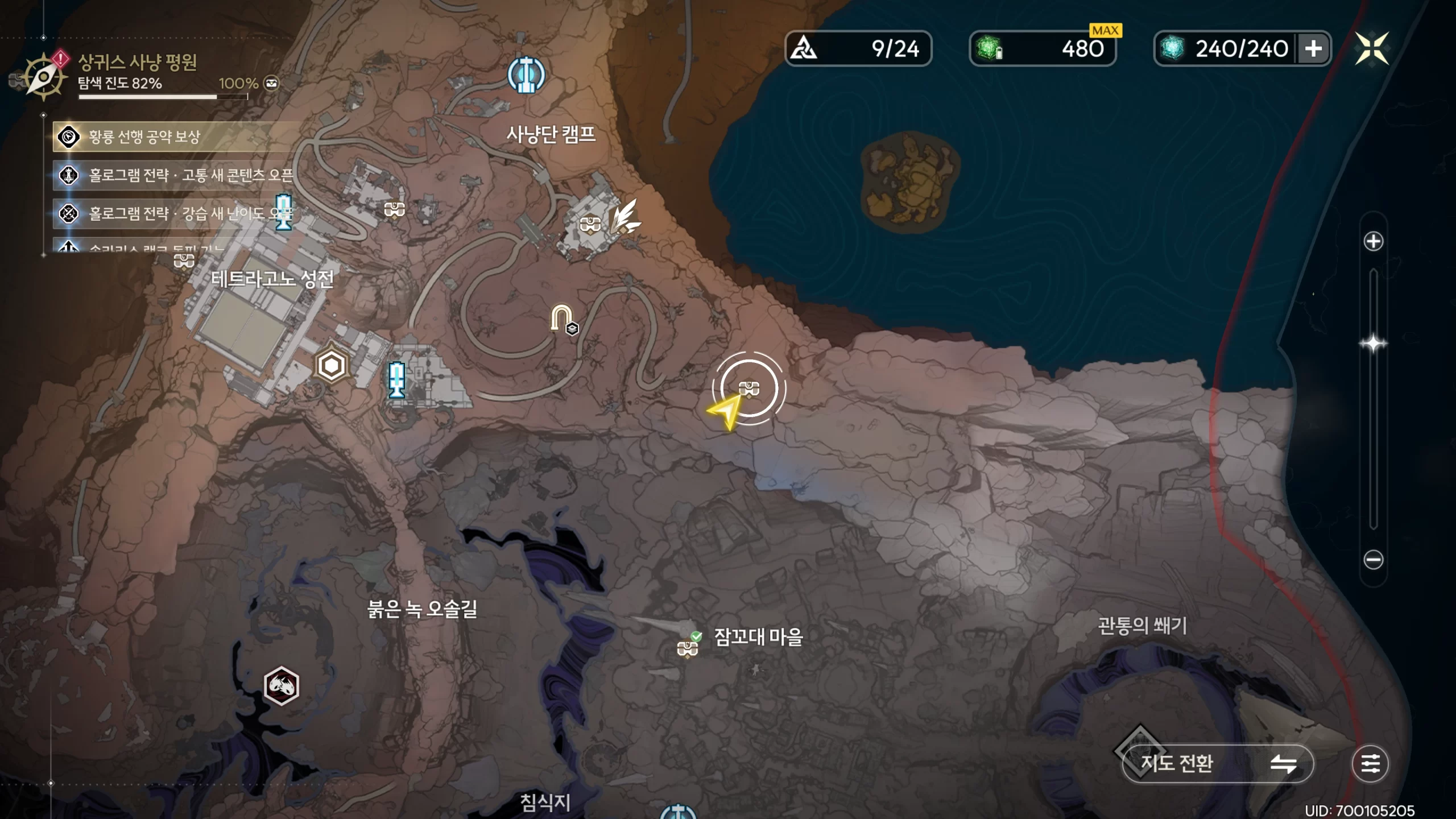Zoom out the map with the minus button
This screenshot has height=819, width=1456.
tap(1373, 560)
